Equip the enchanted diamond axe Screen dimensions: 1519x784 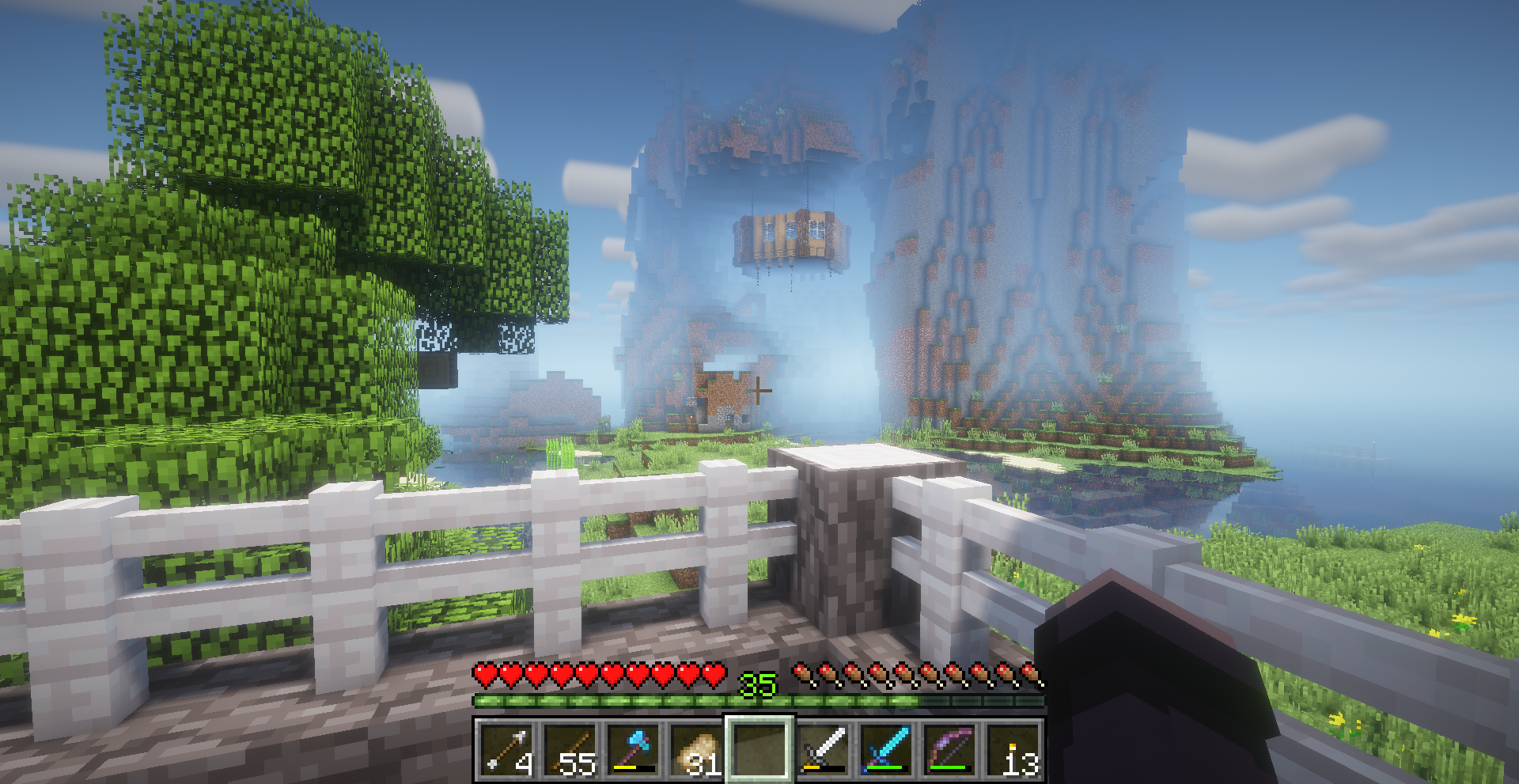[x=632, y=749]
